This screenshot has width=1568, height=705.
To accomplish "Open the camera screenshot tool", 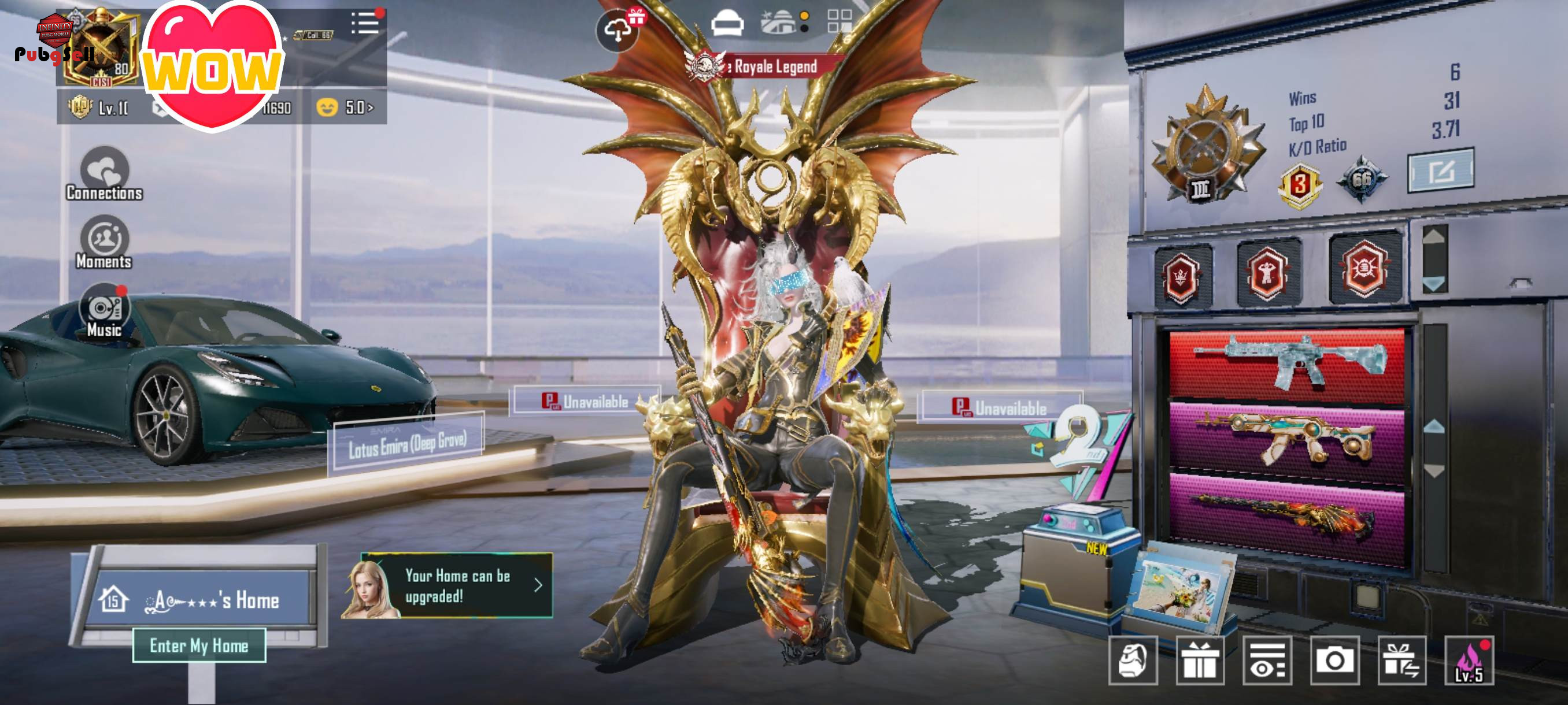I will [1334, 661].
